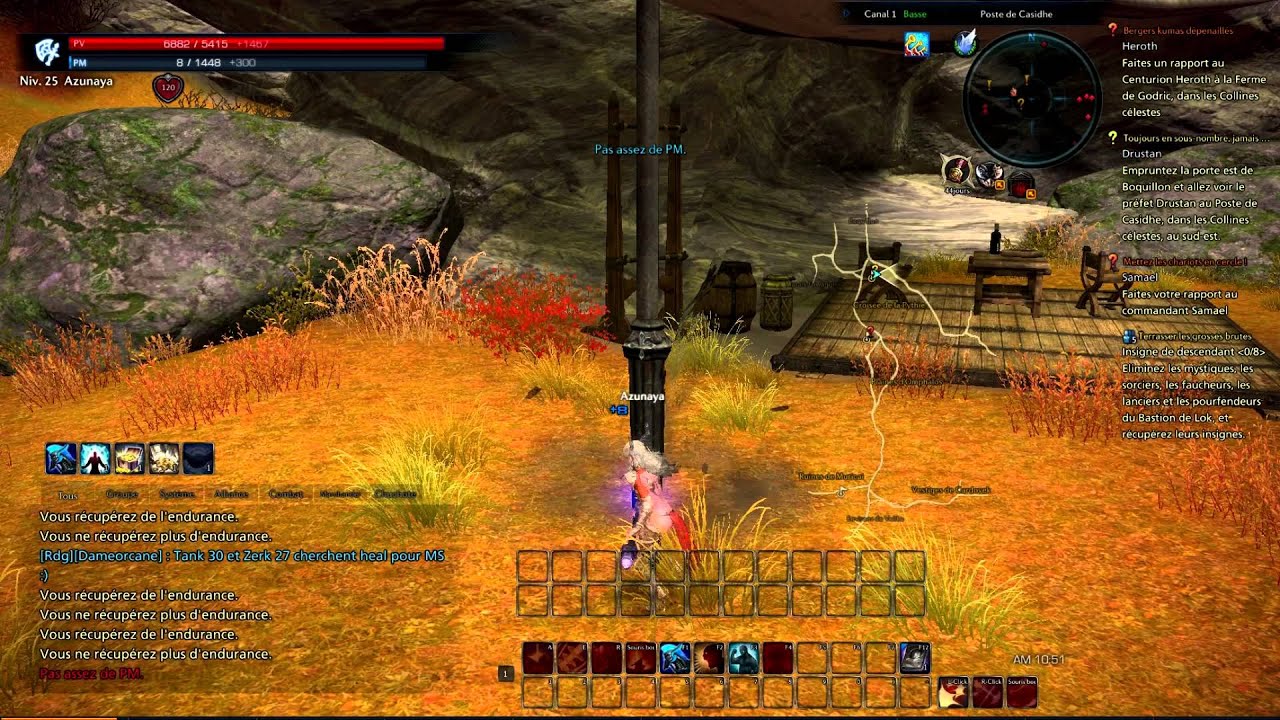
Task: Trigger the F3 blue armored figure skill
Action: (743, 657)
